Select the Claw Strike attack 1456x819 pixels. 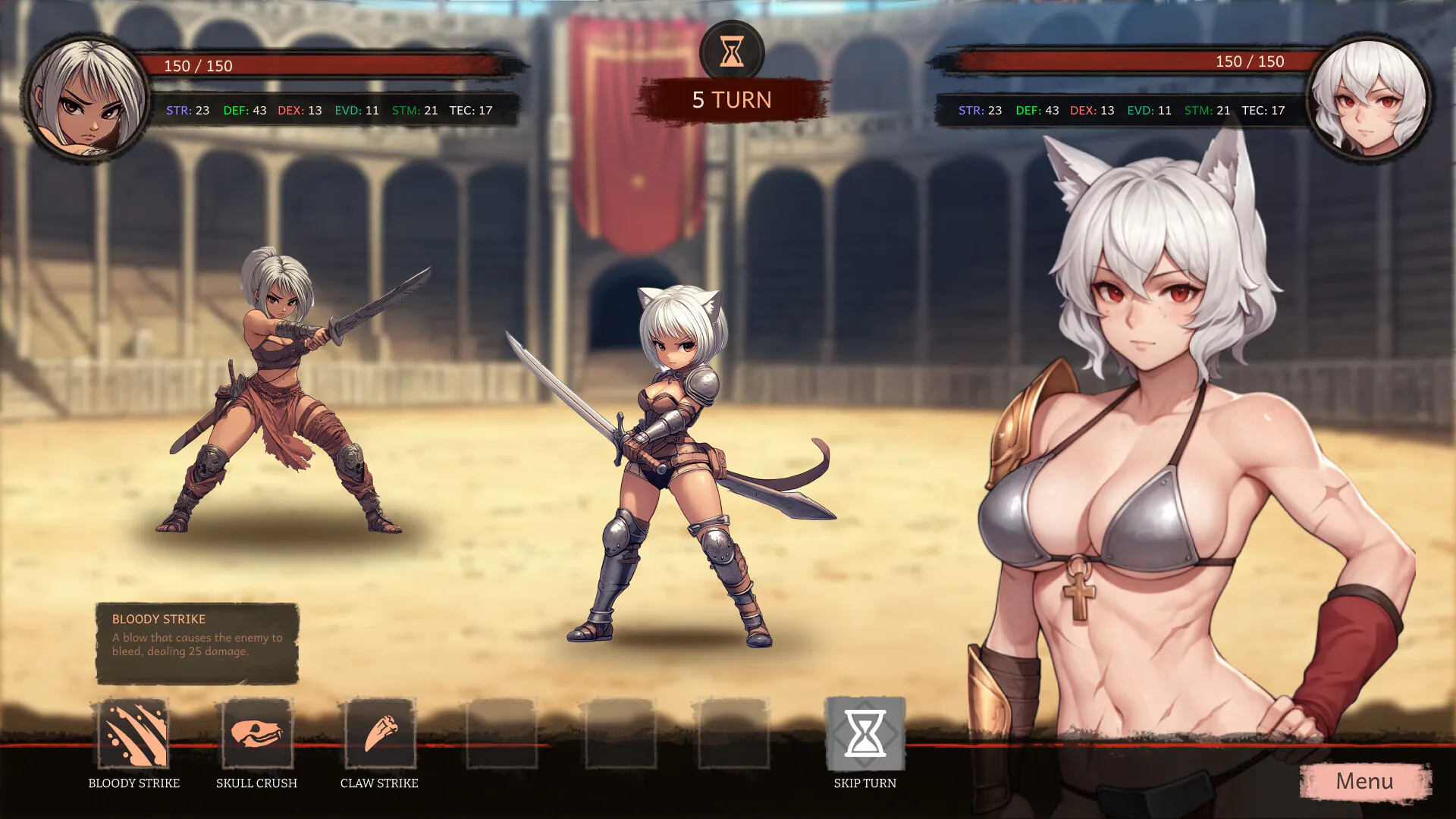tap(379, 733)
